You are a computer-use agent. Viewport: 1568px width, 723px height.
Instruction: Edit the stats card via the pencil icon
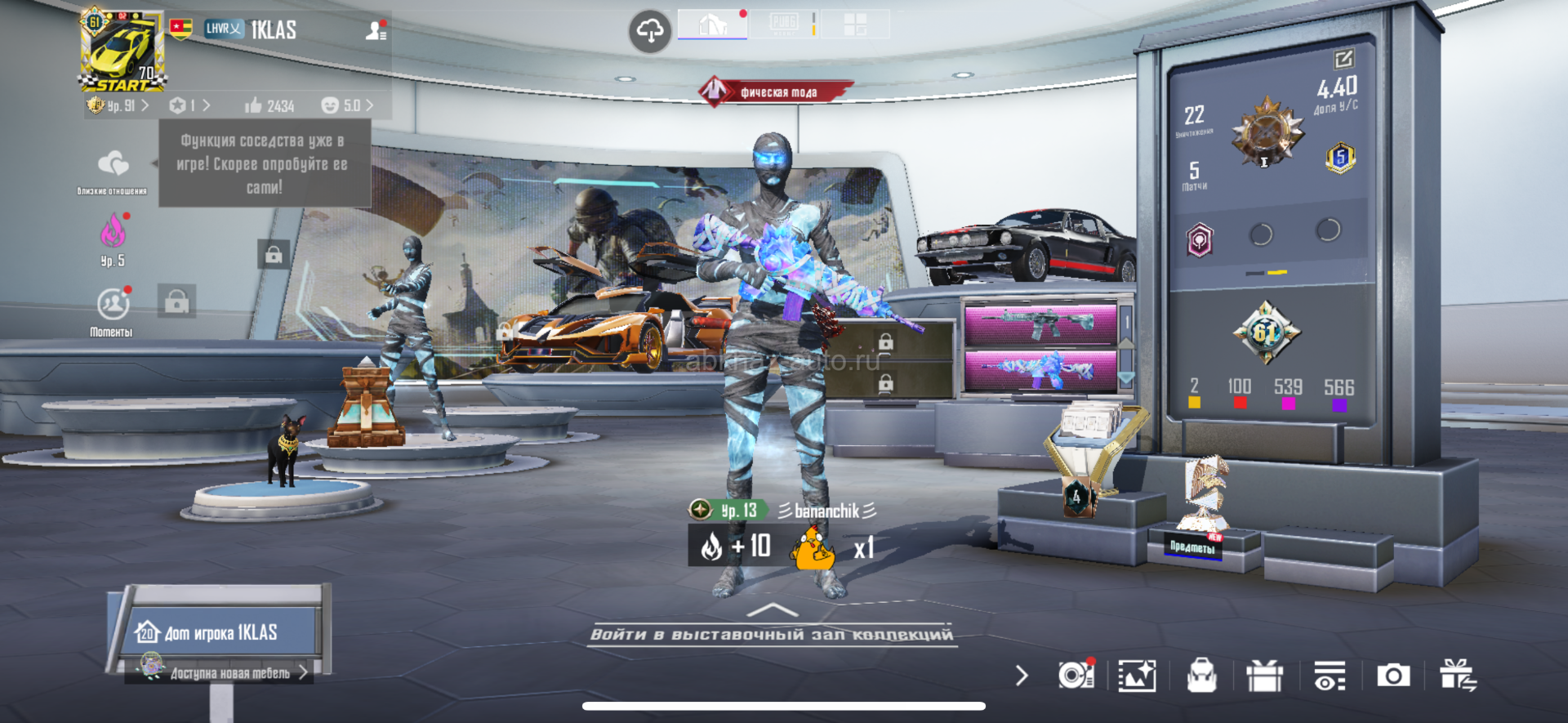(x=1343, y=60)
